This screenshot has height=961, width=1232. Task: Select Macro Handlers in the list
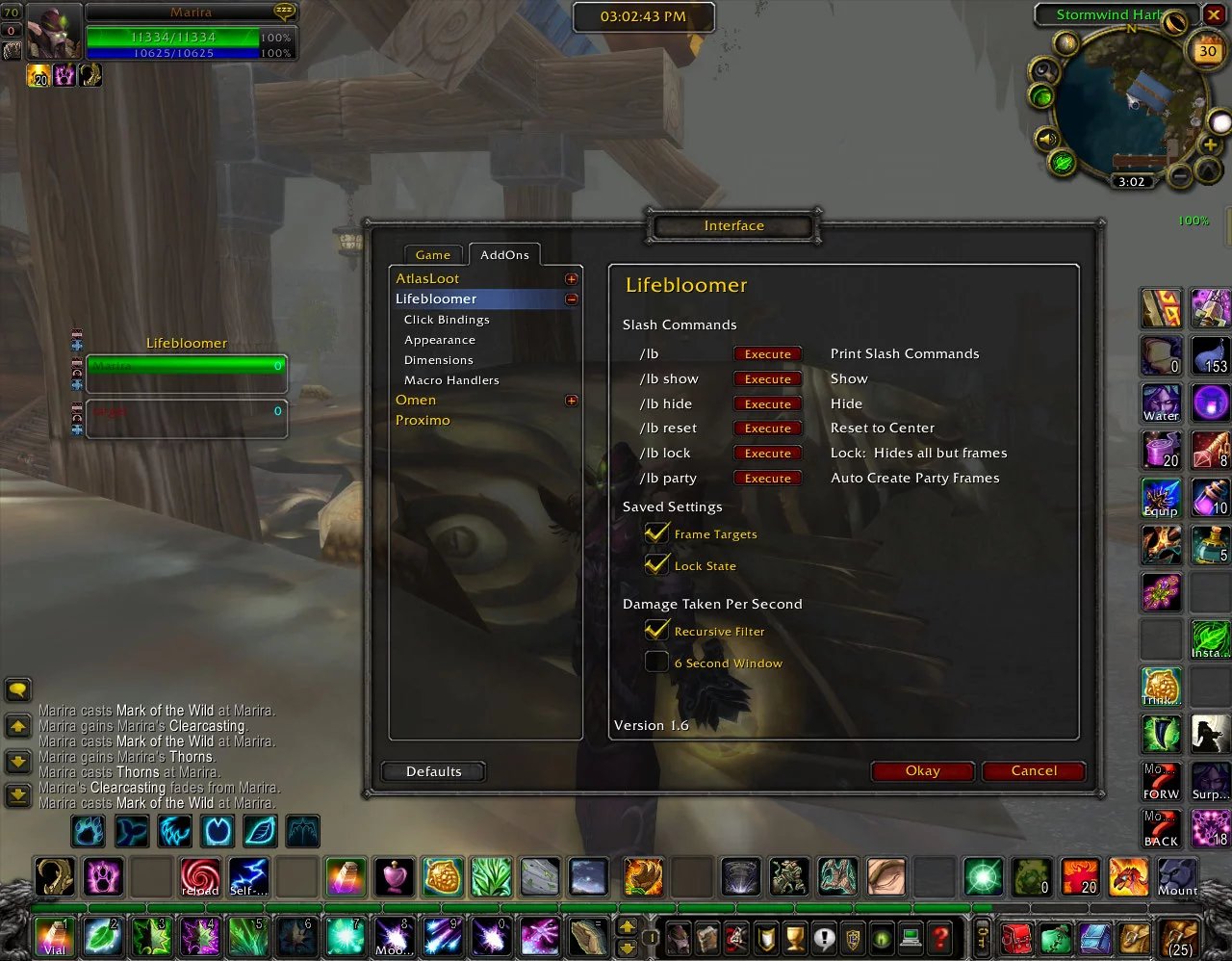coord(451,380)
